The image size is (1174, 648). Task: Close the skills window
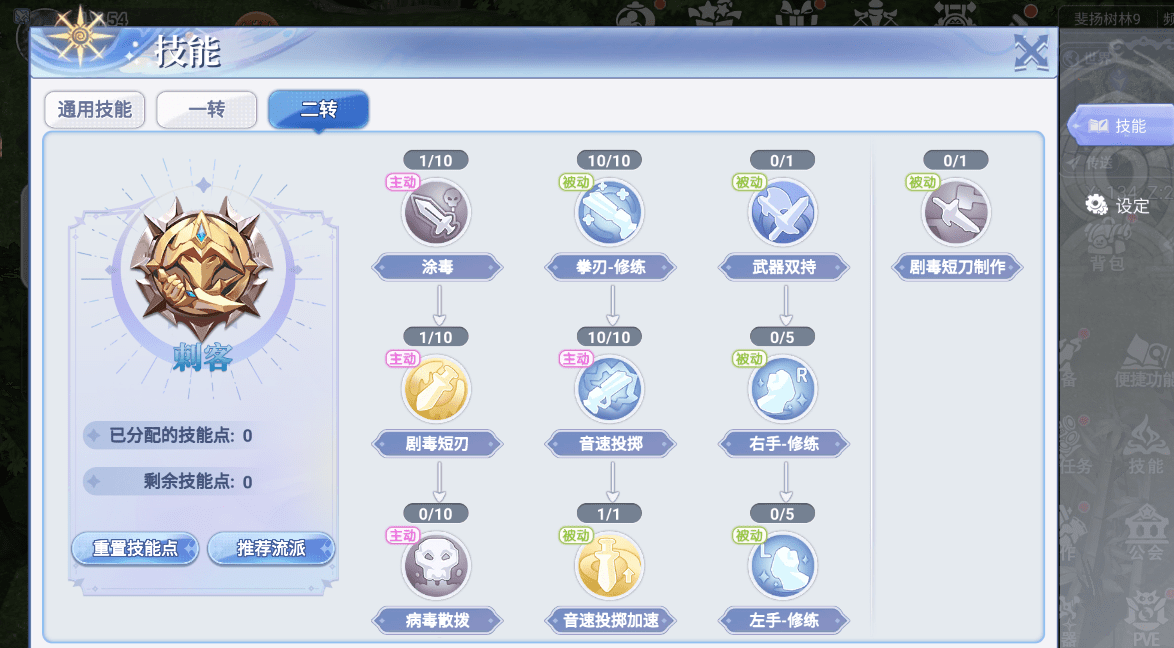coord(1029,52)
